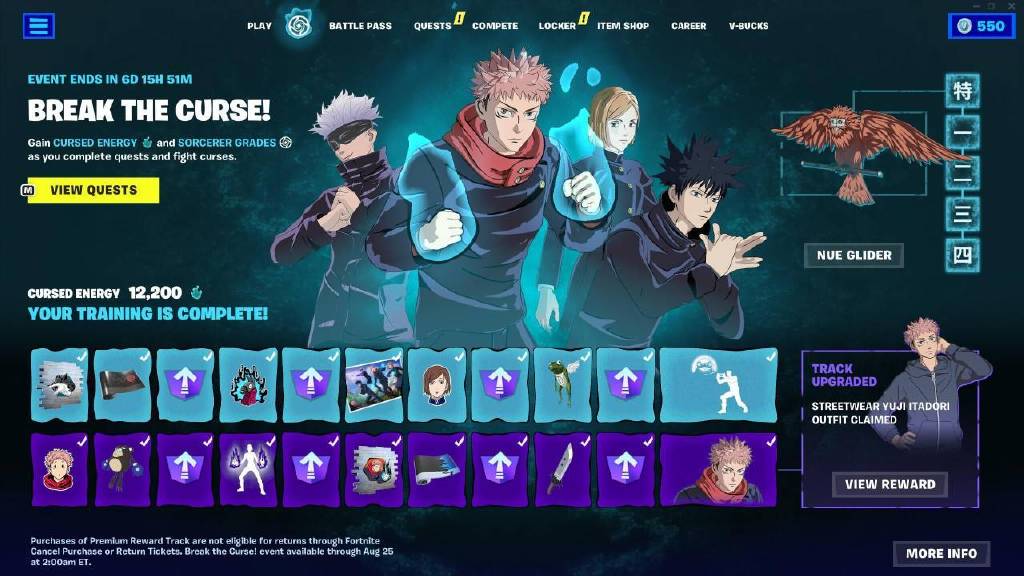Open the V-Bucks store tab
1024x576 pixels.
(748, 26)
